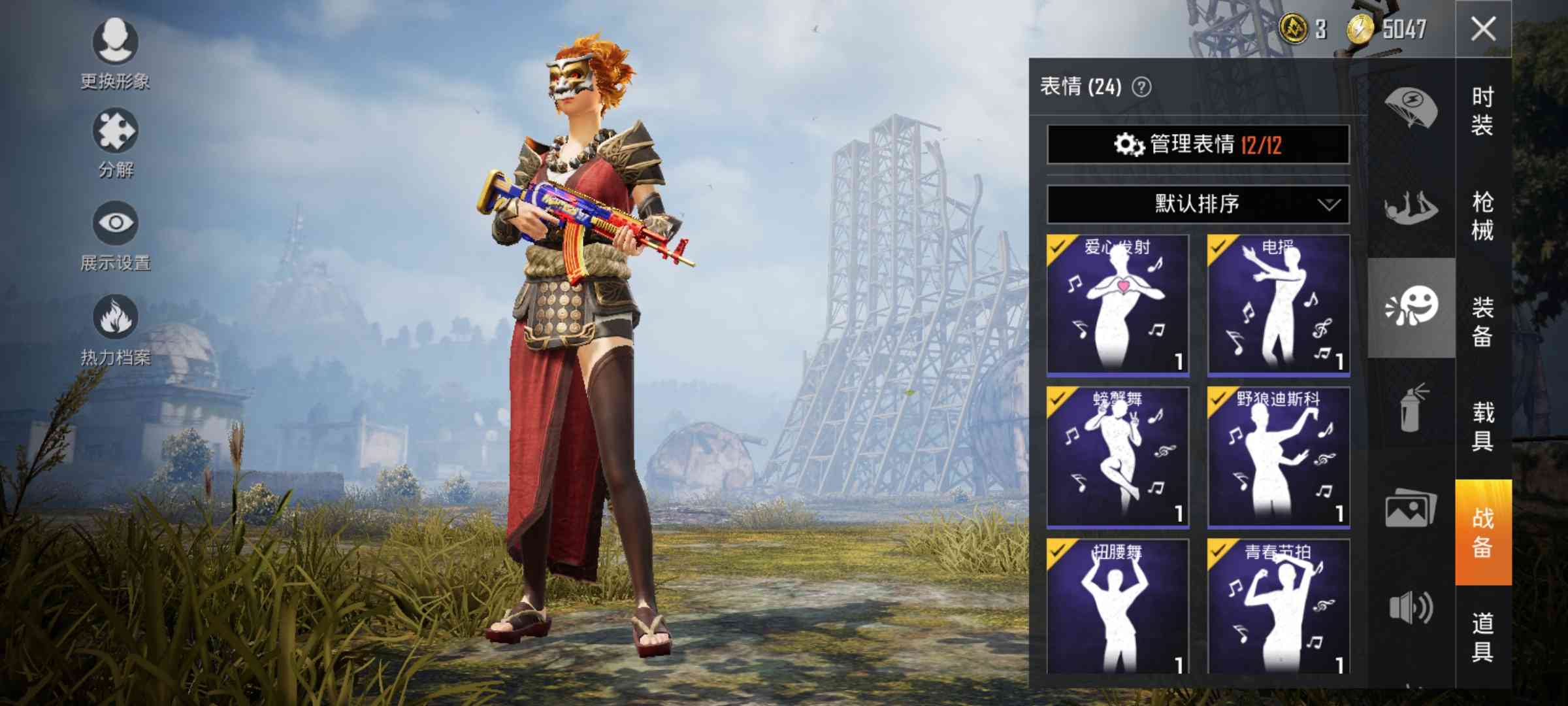Select the 青春节拍 emote tile

[1279, 607]
